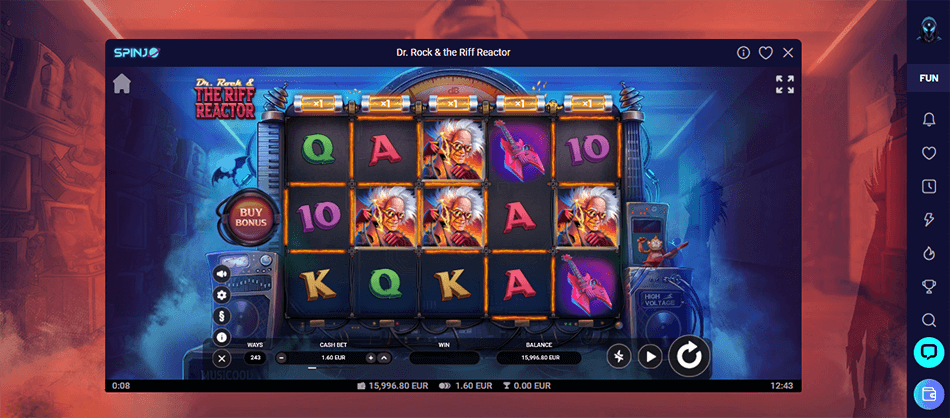The height and width of the screenshot is (418, 950).
Task: Start autoplay with the play triangle button
Action: click(x=651, y=355)
